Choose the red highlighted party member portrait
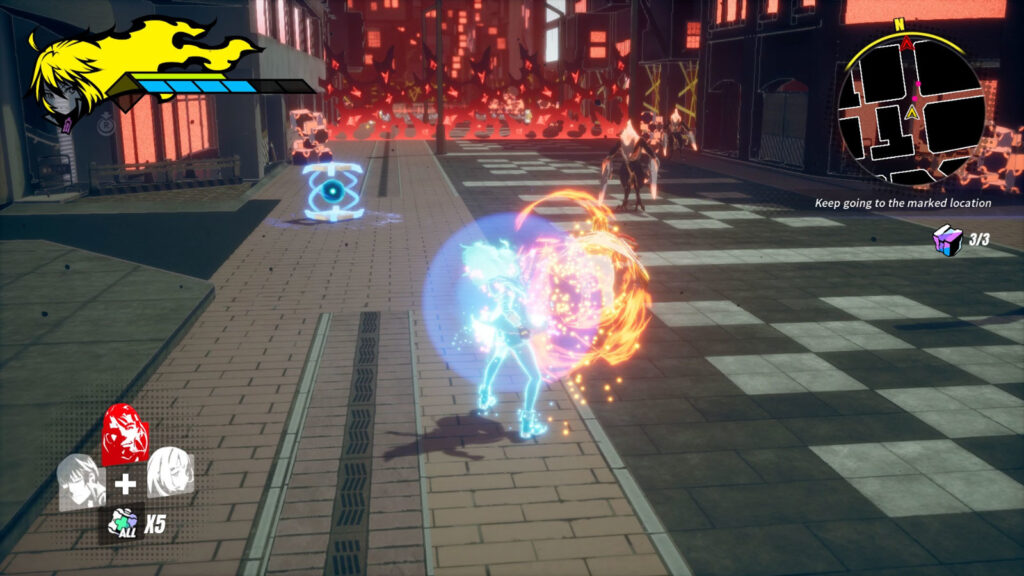Viewport: 1024px width, 576px height. (x=125, y=435)
